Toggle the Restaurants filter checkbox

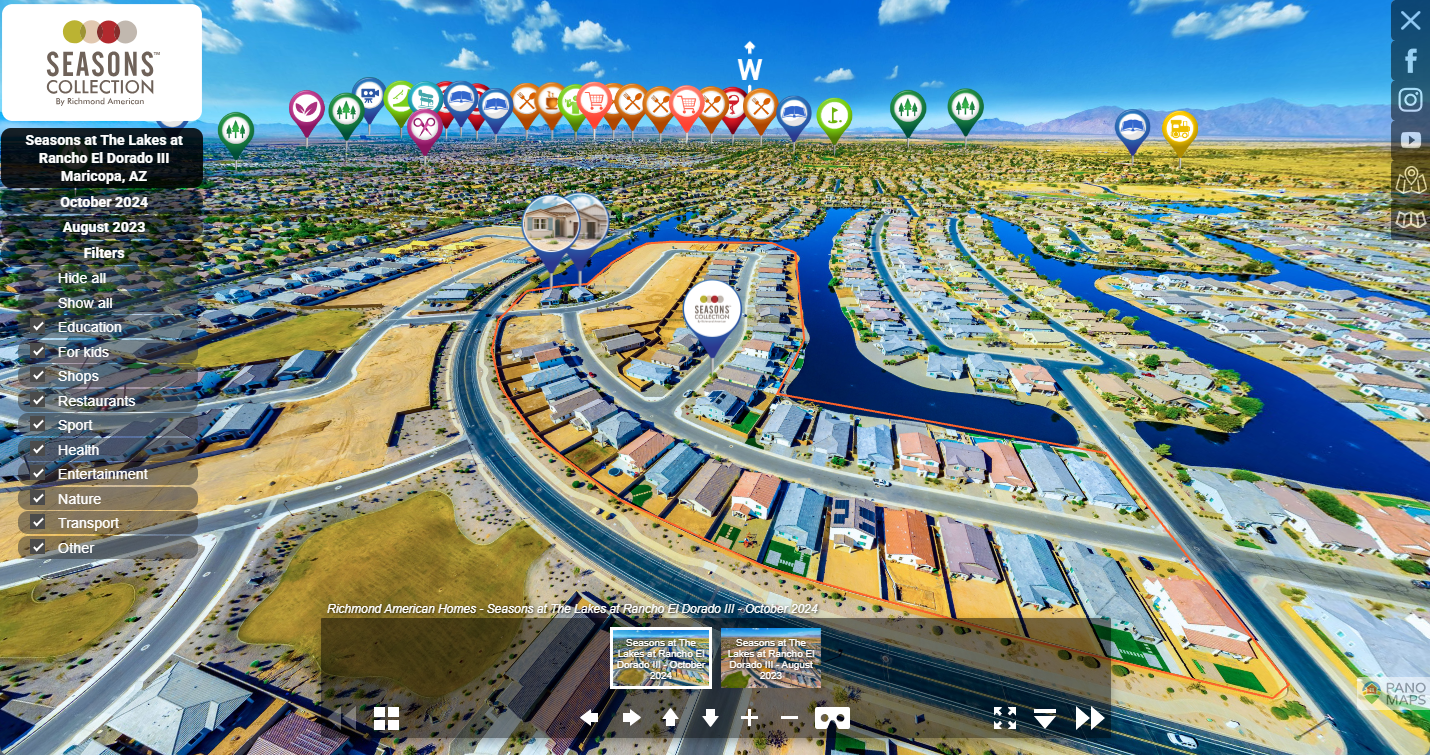point(39,401)
